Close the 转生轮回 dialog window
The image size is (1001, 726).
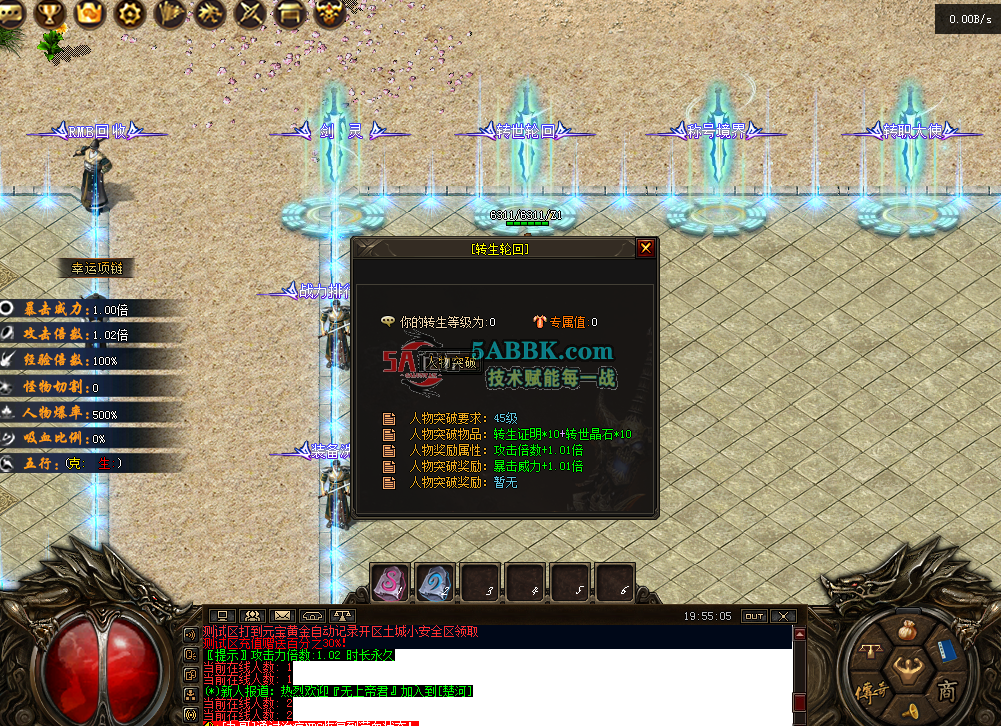pyautogui.click(x=645, y=248)
